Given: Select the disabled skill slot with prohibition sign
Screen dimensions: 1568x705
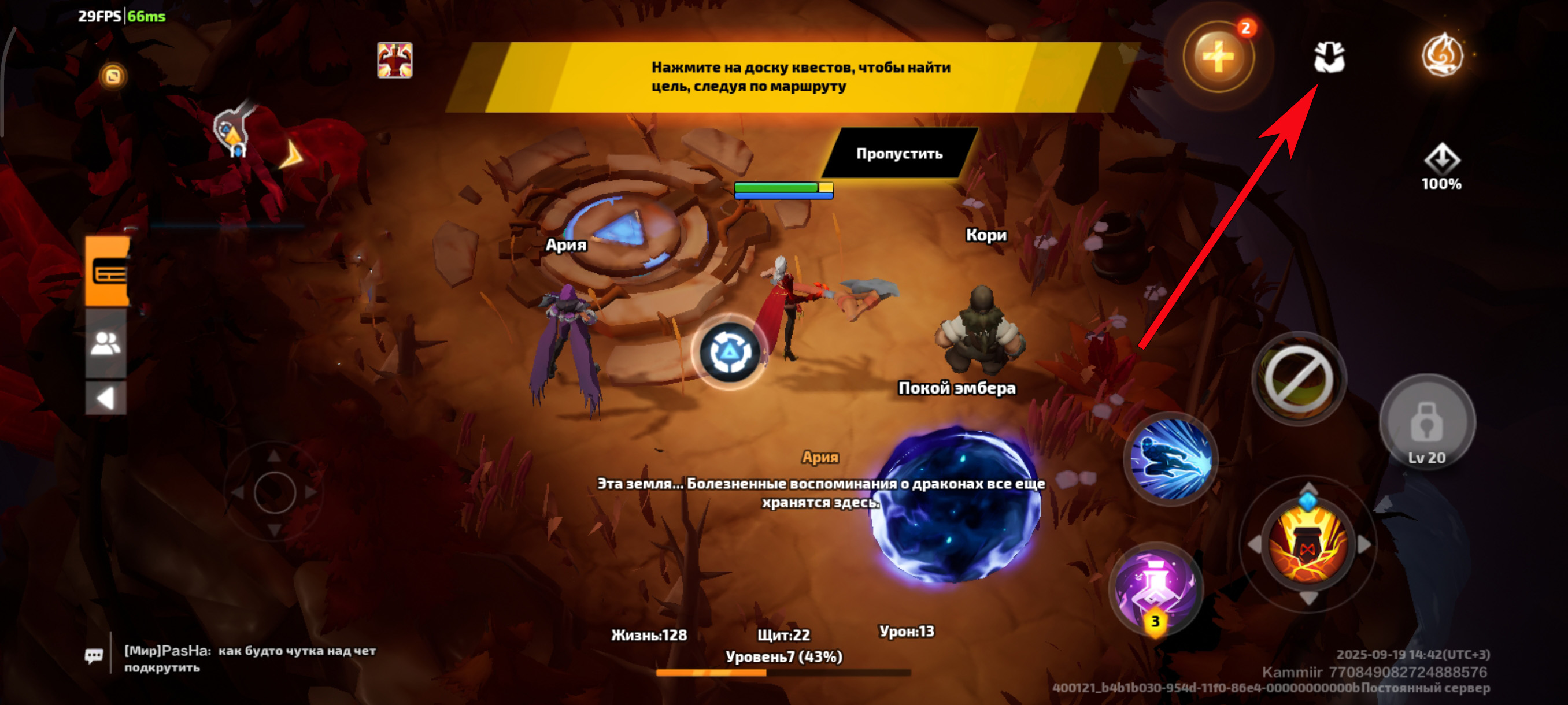Looking at the screenshot, I should 1299,379.
